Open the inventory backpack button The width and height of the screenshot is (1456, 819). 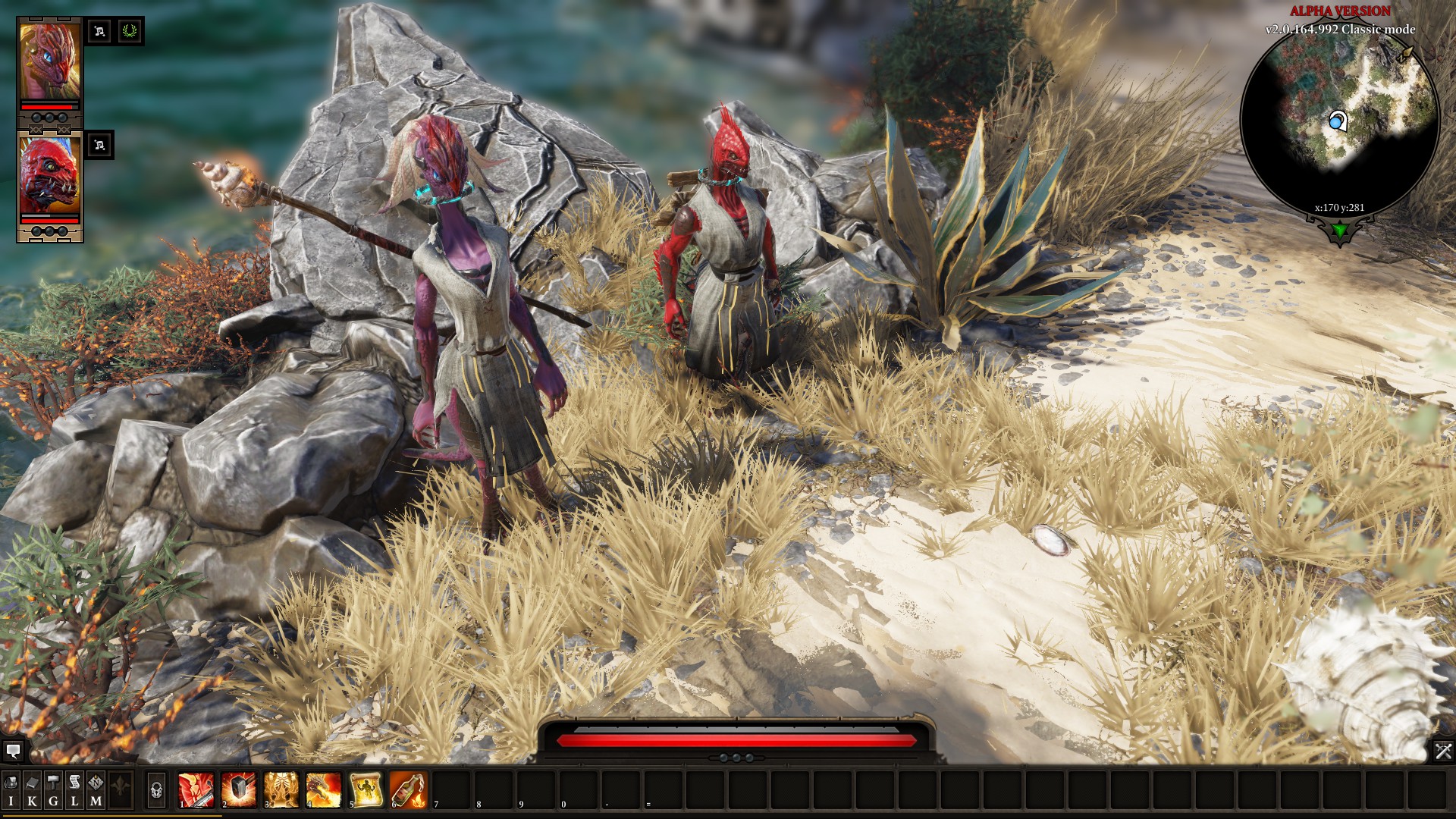(11, 789)
